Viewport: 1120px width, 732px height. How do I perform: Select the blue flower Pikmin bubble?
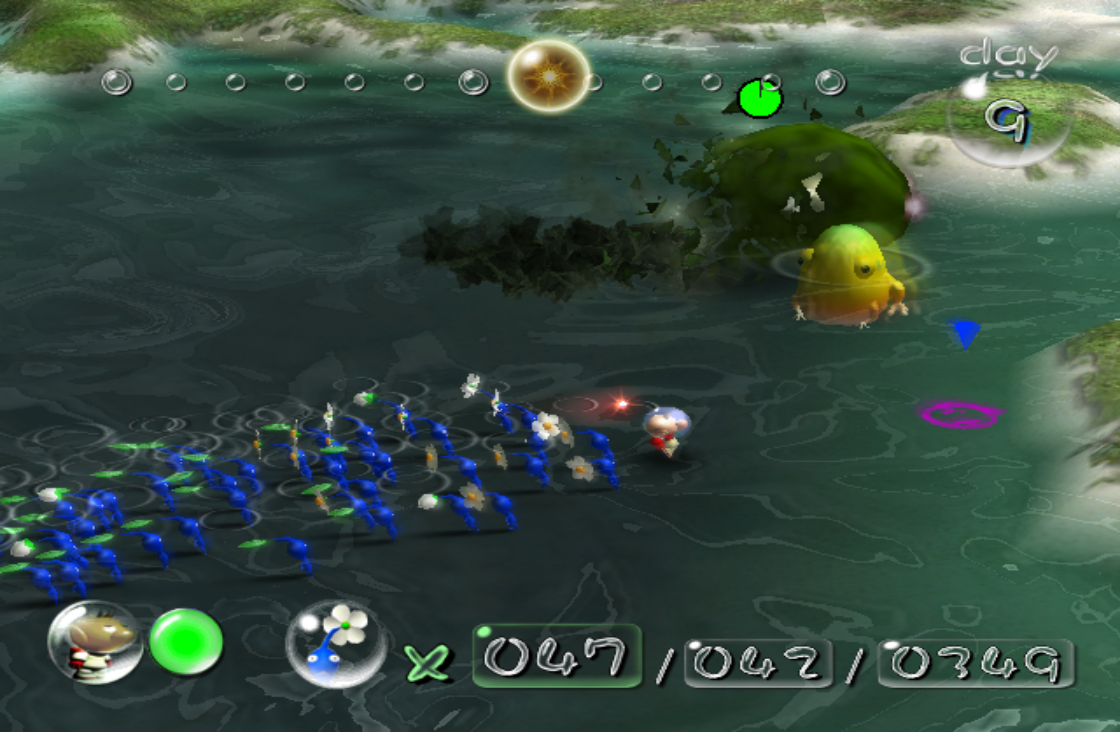(336, 643)
